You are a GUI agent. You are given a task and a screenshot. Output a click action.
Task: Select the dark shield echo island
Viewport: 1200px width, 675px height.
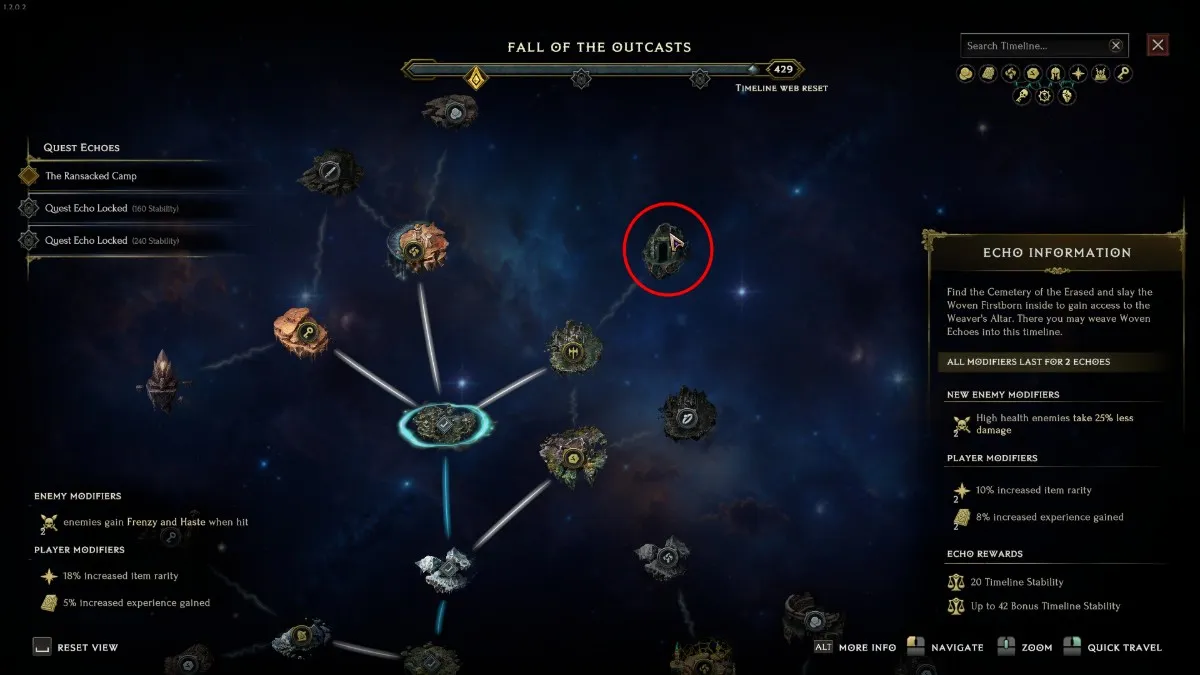pyautogui.click(x=689, y=416)
